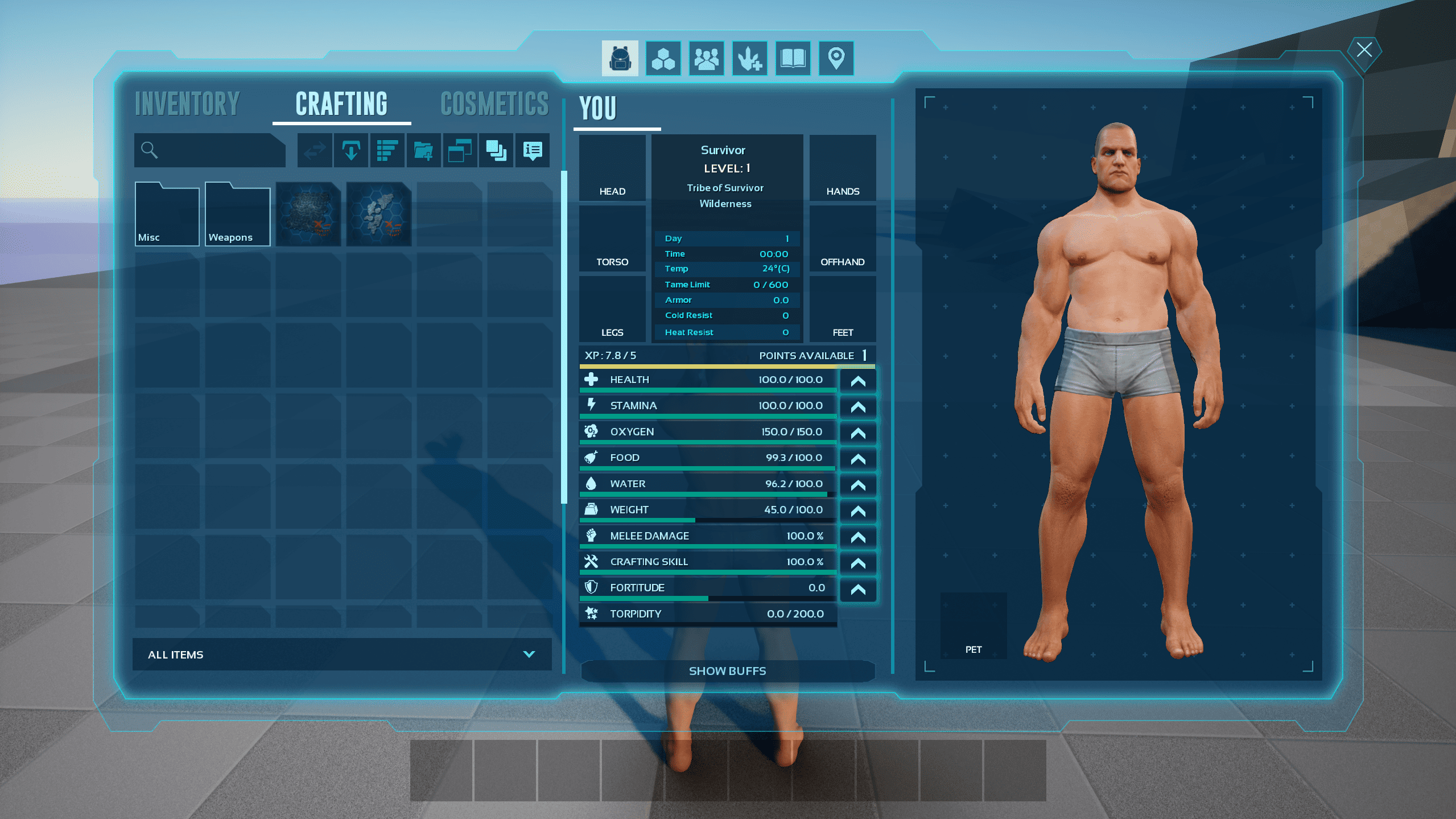Select the Head equipment slot

click(x=612, y=168)
